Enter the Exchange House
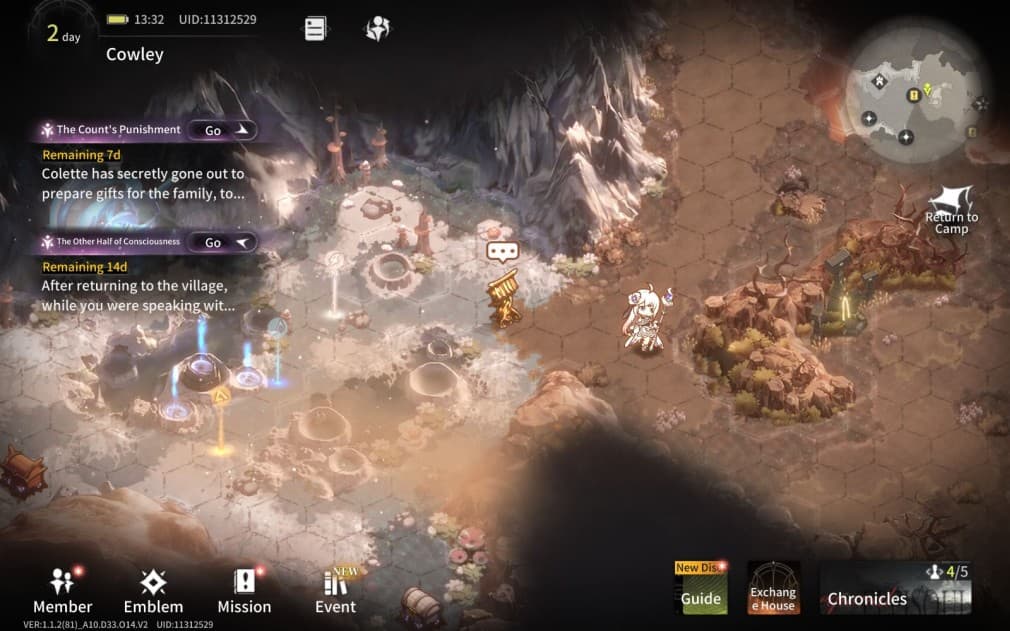This screenshot has height=631, width=1010. tap(773, 587)
